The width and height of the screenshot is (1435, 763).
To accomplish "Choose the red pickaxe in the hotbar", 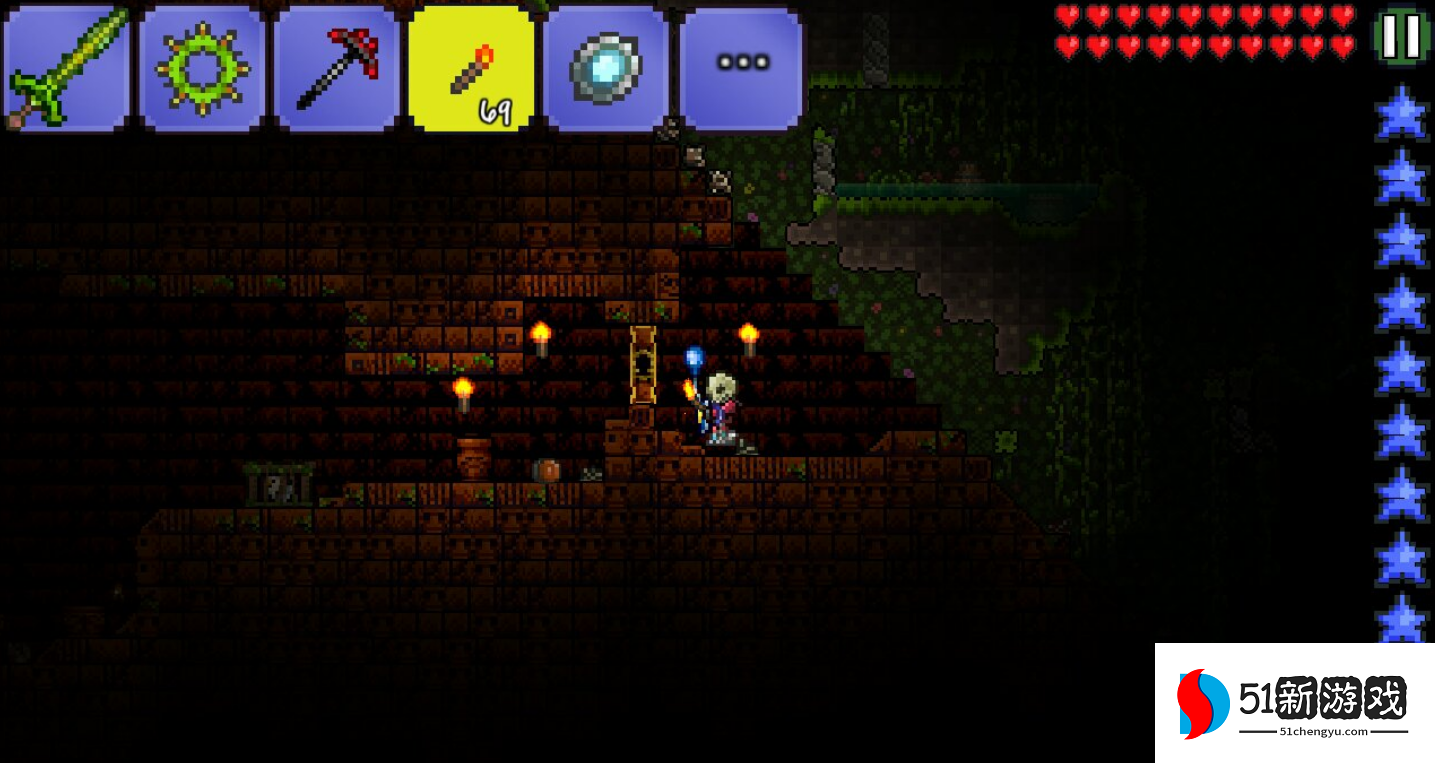I will [337, 68].
